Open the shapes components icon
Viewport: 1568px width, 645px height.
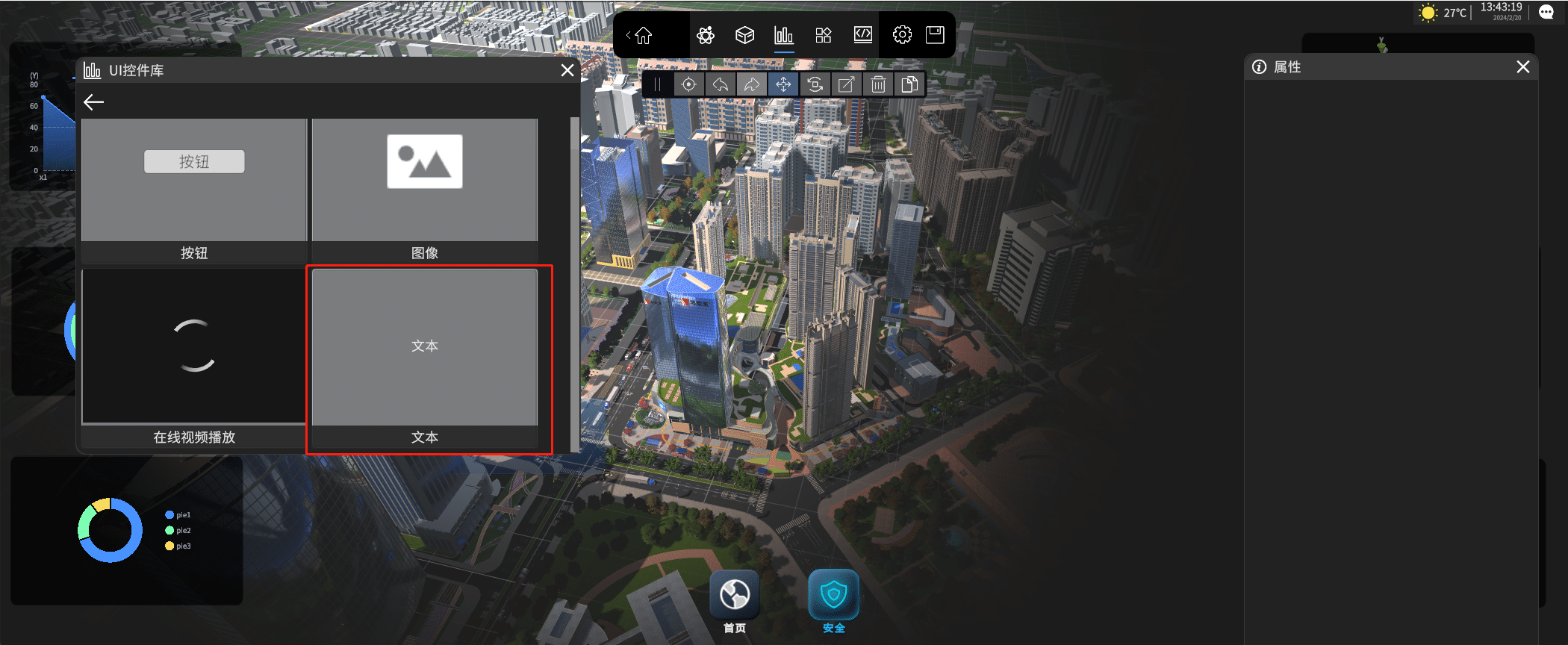pos(824,35)
